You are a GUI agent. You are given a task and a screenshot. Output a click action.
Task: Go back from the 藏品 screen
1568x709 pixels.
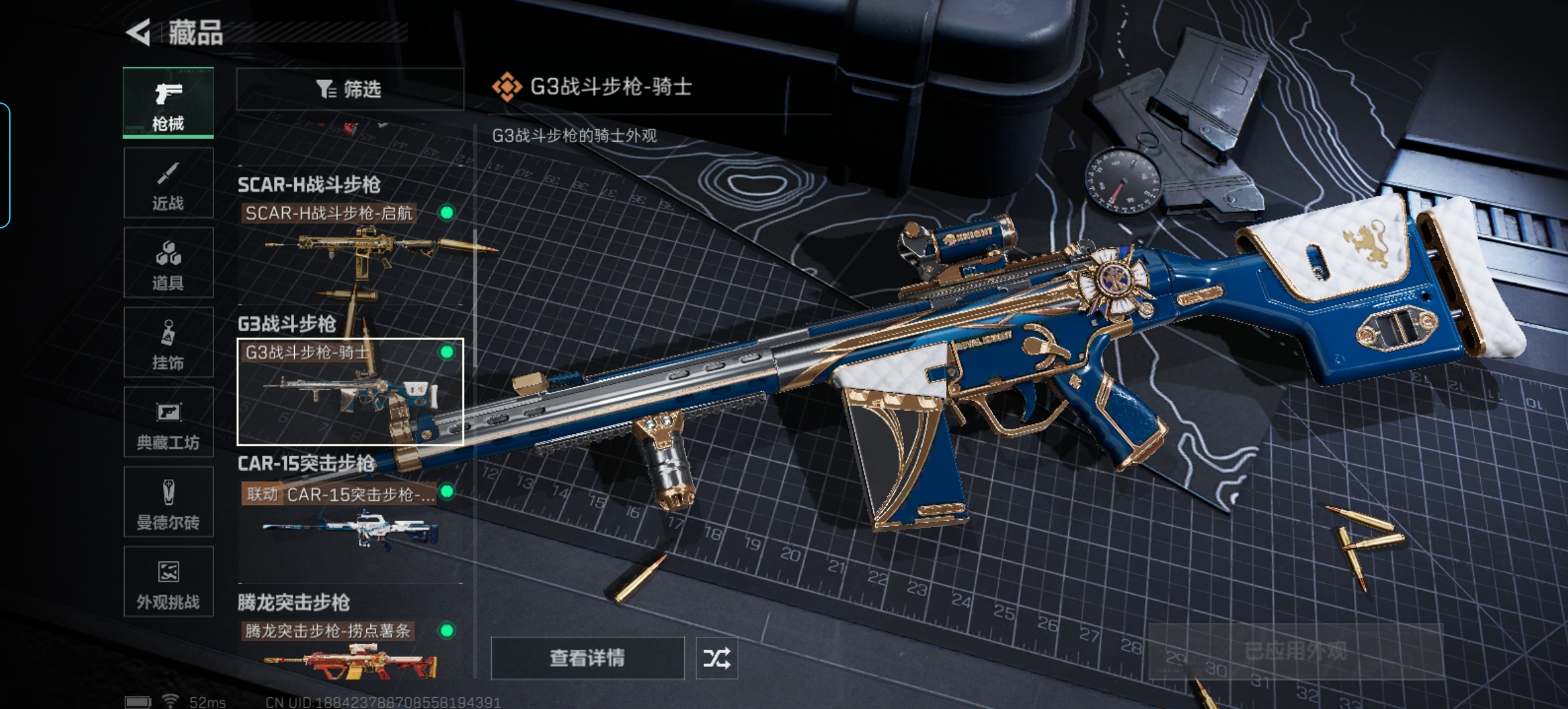[139, 33]
